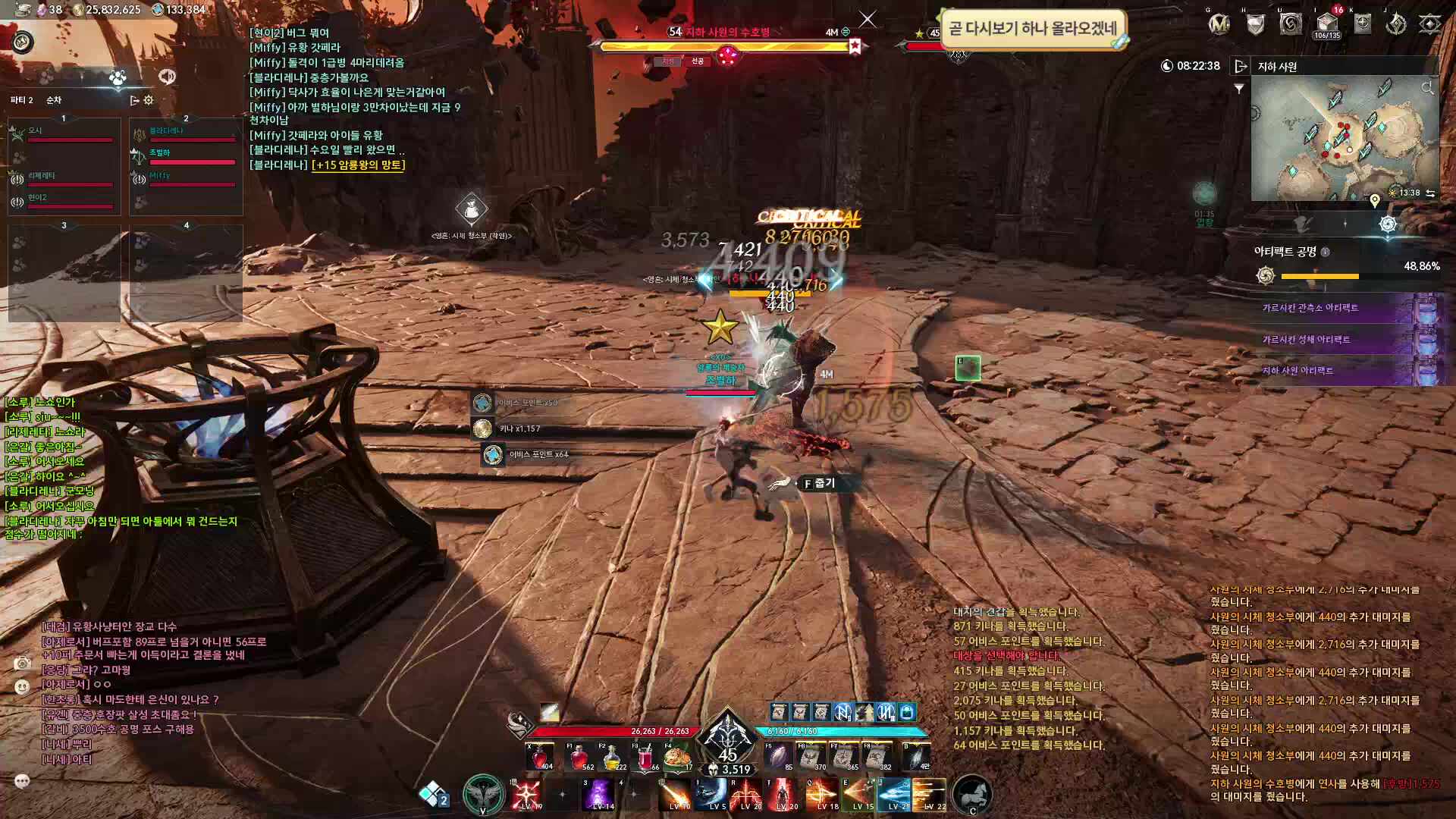Leave the 지하 사원 dungeon via exit icon

point(1241,67)
